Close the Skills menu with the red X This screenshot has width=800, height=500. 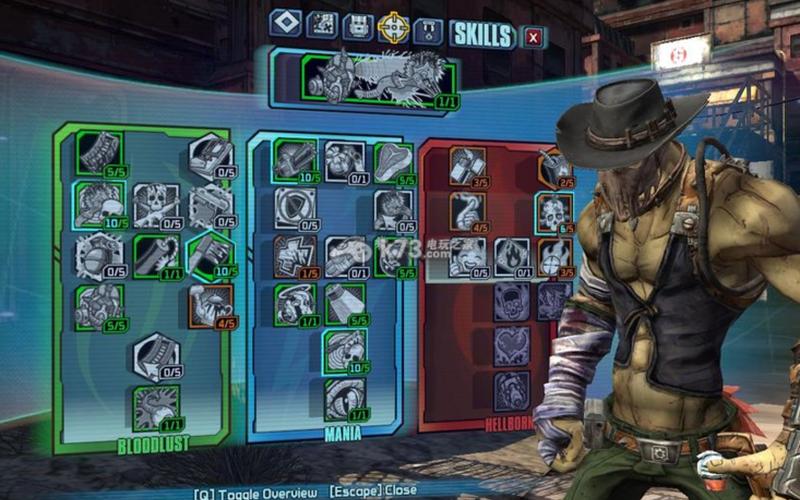pos(533,37)
